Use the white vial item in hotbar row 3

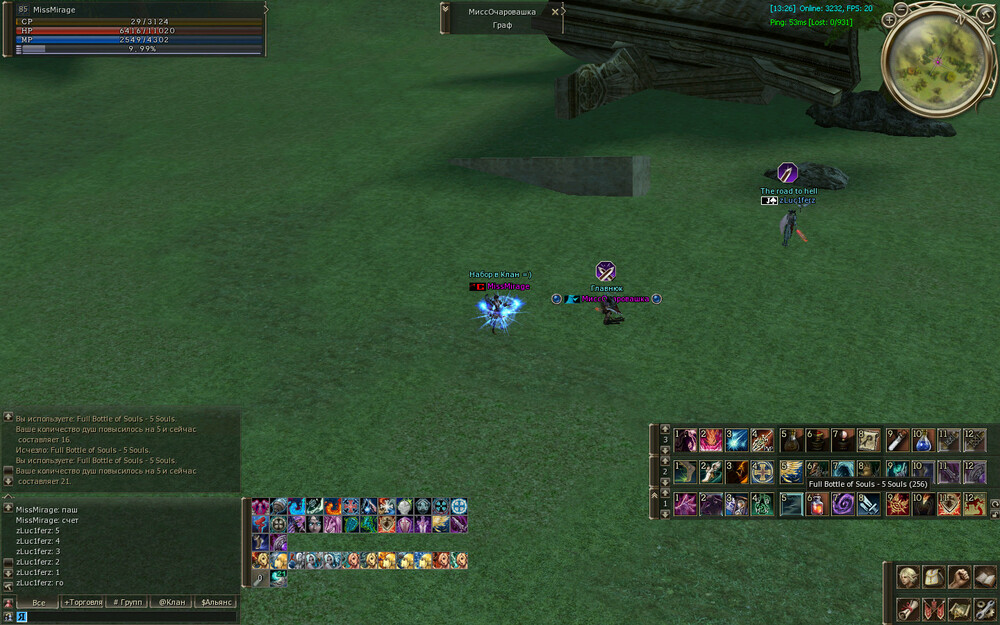[x=896, y=440]
